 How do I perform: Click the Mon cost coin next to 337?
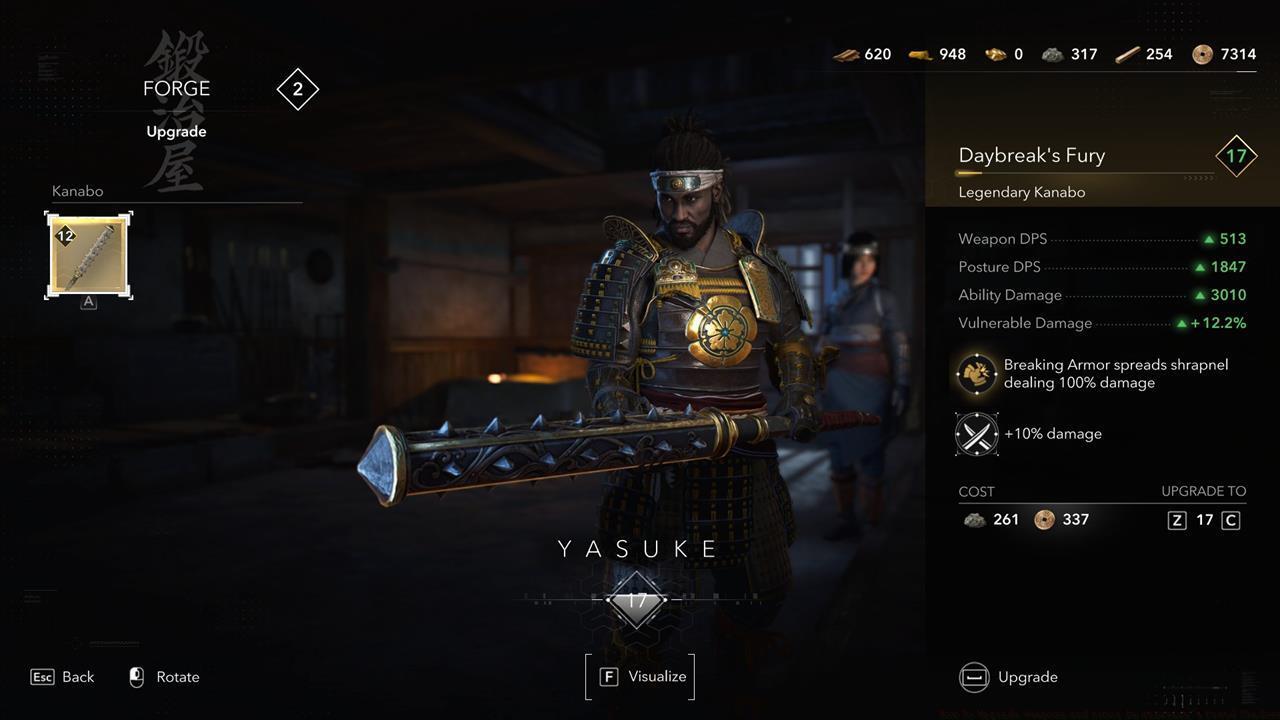(1042, 519)
